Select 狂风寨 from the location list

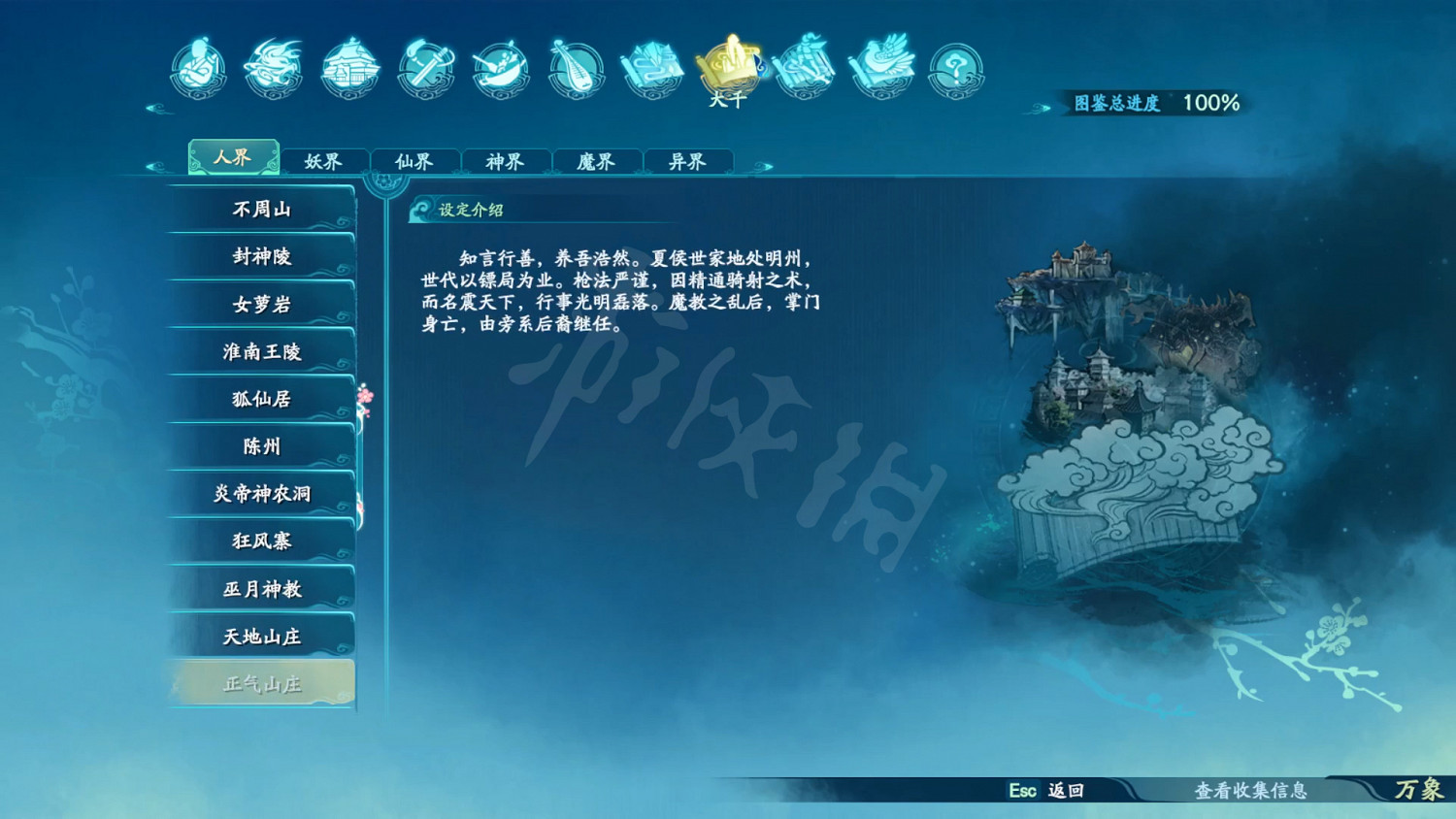[x=261, y=541]
